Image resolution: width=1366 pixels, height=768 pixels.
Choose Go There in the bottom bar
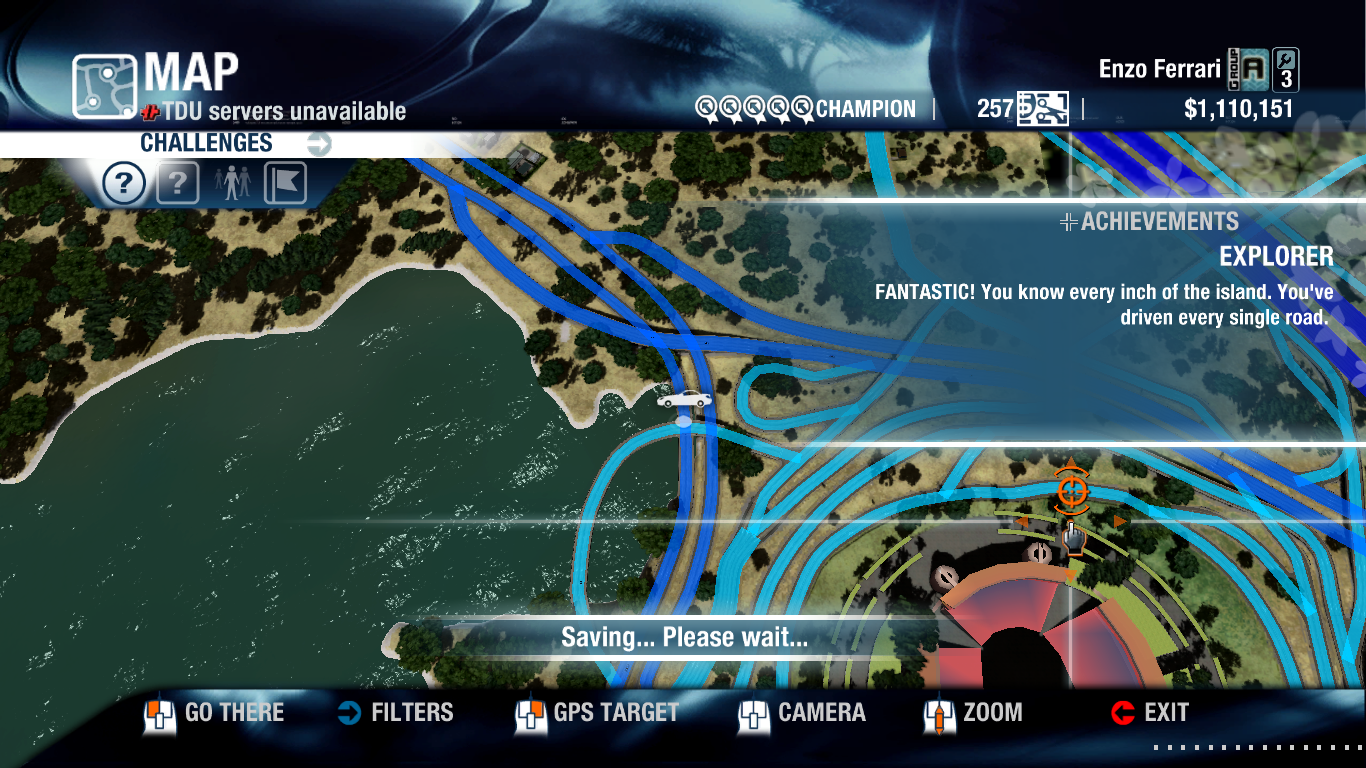pos(215,713)
